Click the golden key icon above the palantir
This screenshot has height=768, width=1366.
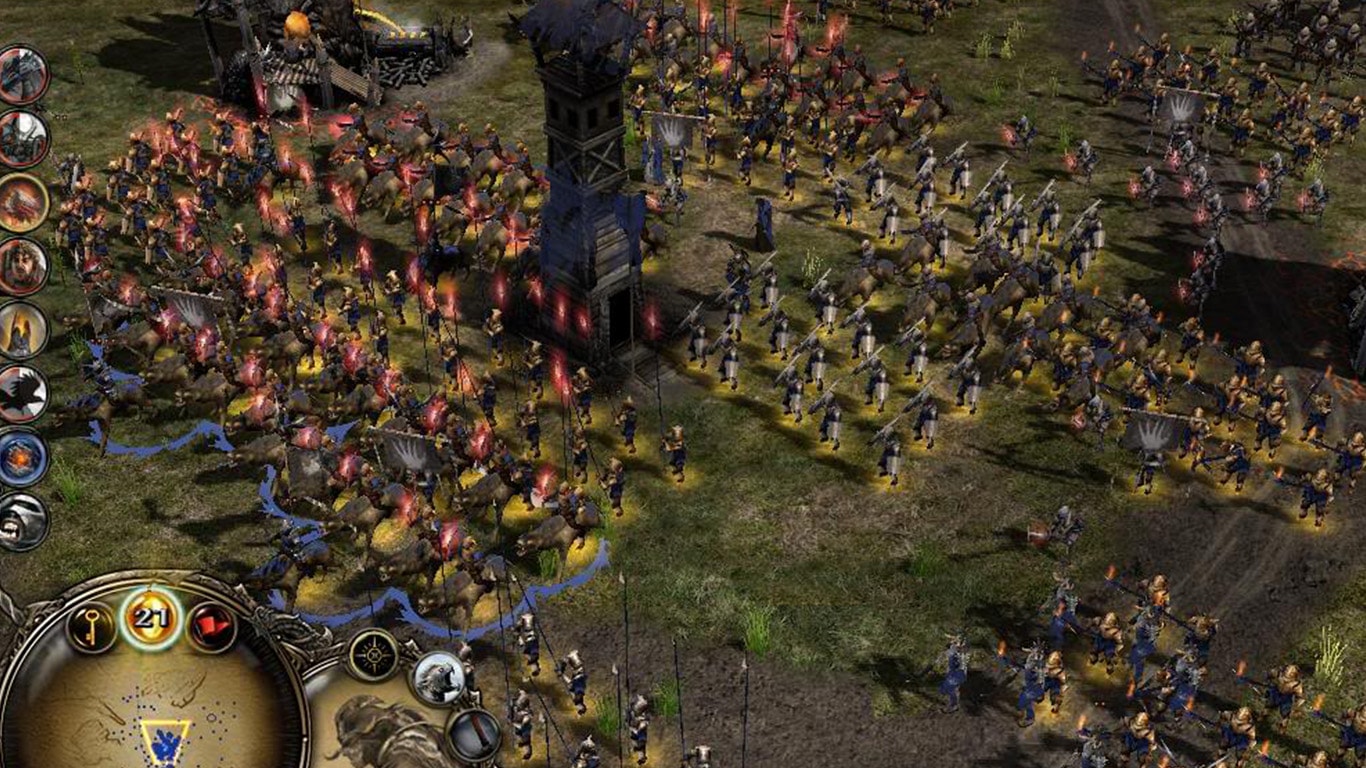[x=91, y=624]
